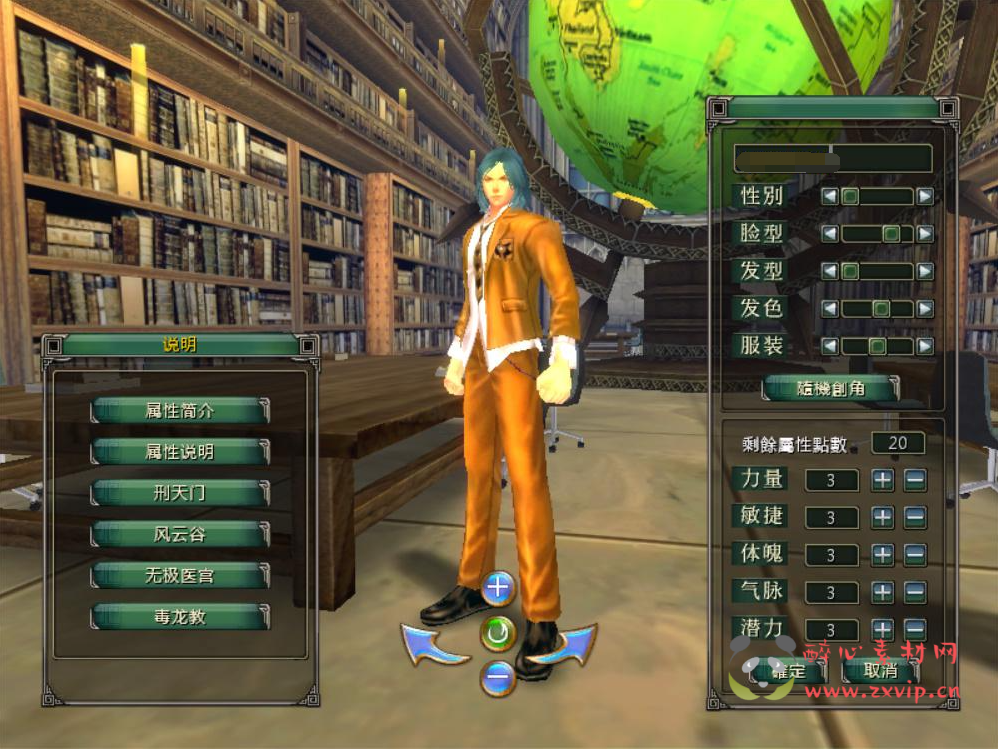
Task: Add a point to 力量
Action: tap(882, 480)
